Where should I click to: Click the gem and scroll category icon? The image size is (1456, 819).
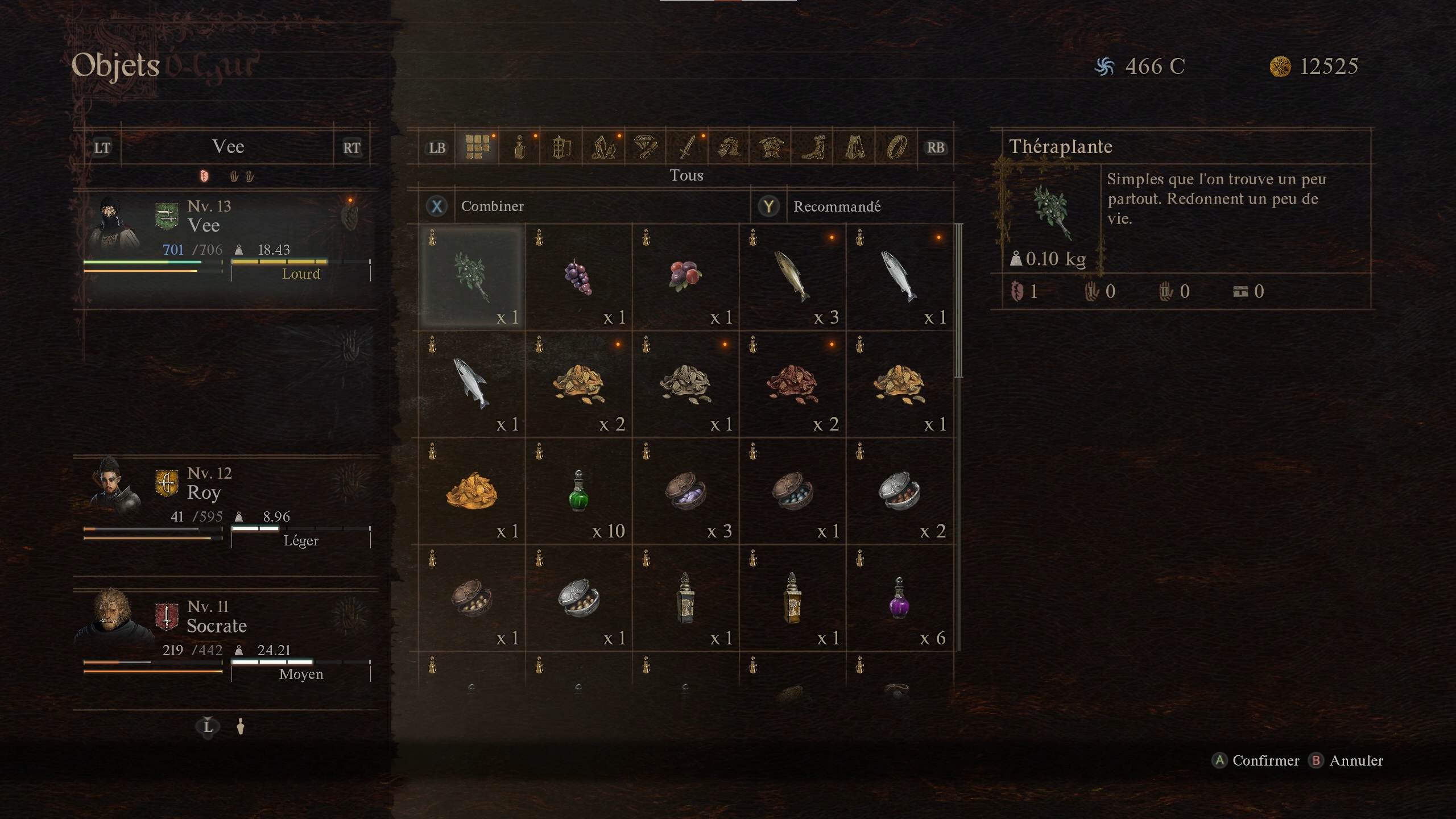point(645,147)
